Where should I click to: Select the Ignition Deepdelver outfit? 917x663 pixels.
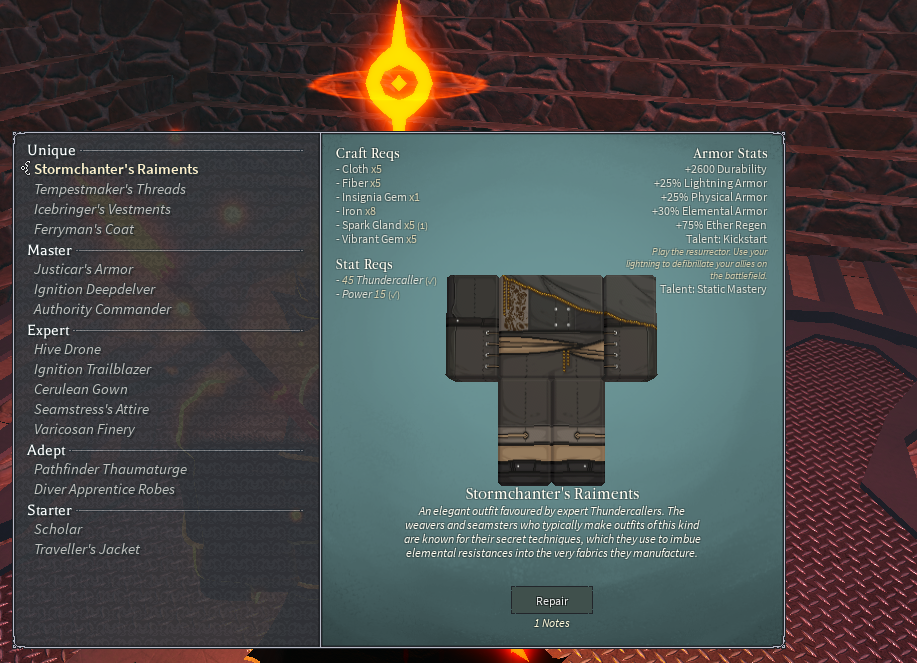pyautogui.click(x=94, y=289)
